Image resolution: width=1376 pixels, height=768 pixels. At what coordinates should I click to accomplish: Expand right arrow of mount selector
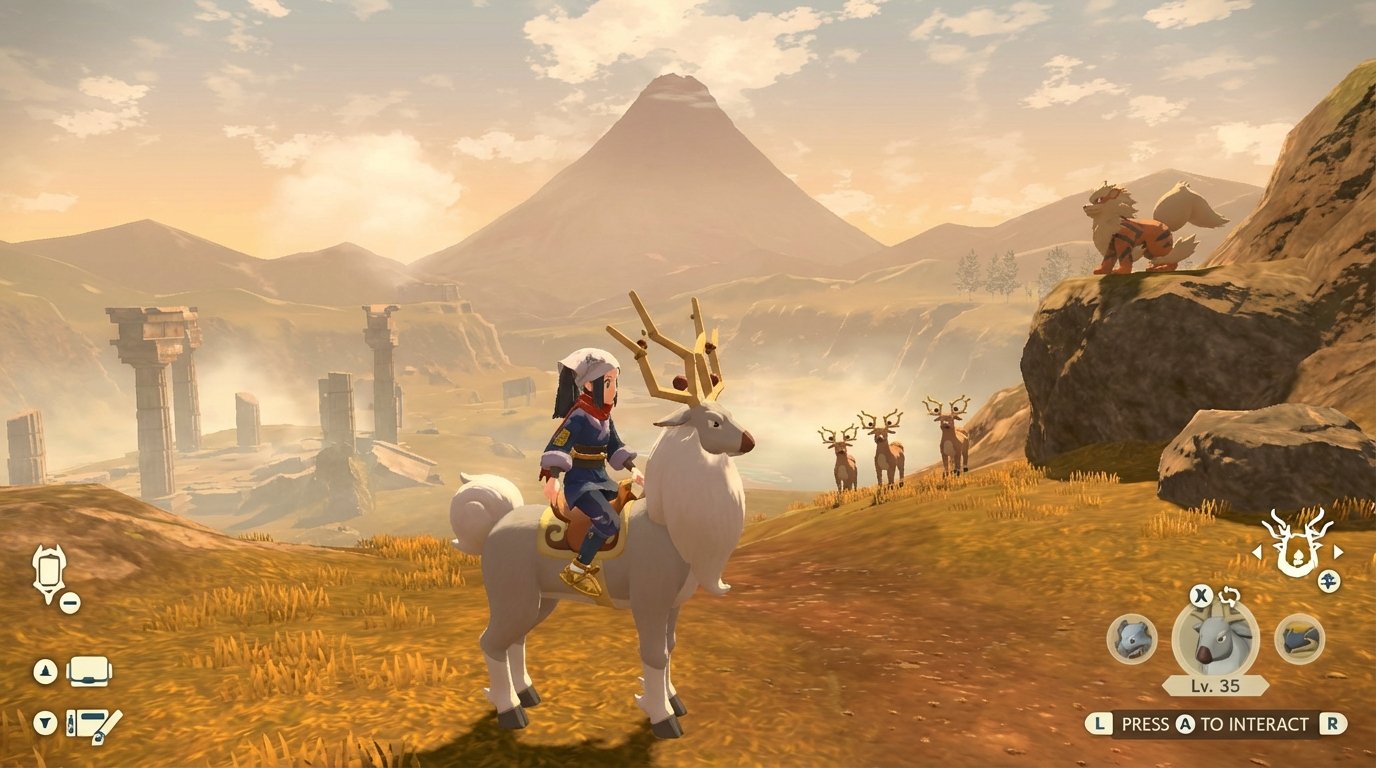pos(1338,551)
